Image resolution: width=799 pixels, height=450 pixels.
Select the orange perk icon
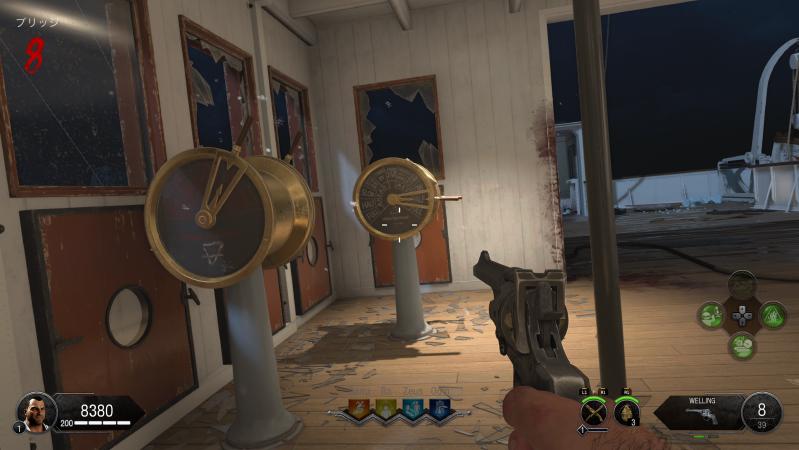pyautogui.click(x=360, y=408)
